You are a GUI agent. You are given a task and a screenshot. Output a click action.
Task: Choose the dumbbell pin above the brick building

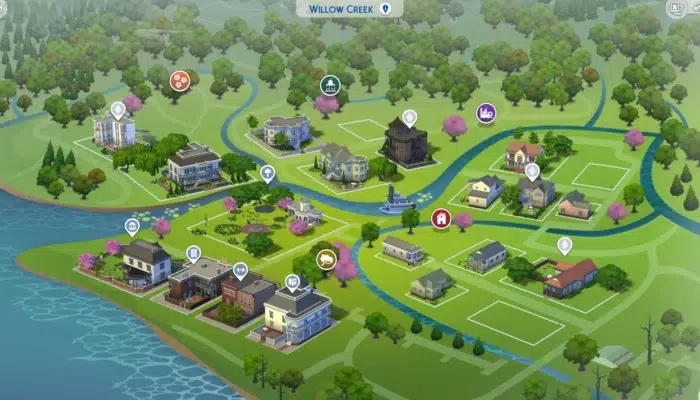click(x=240, y=269)
